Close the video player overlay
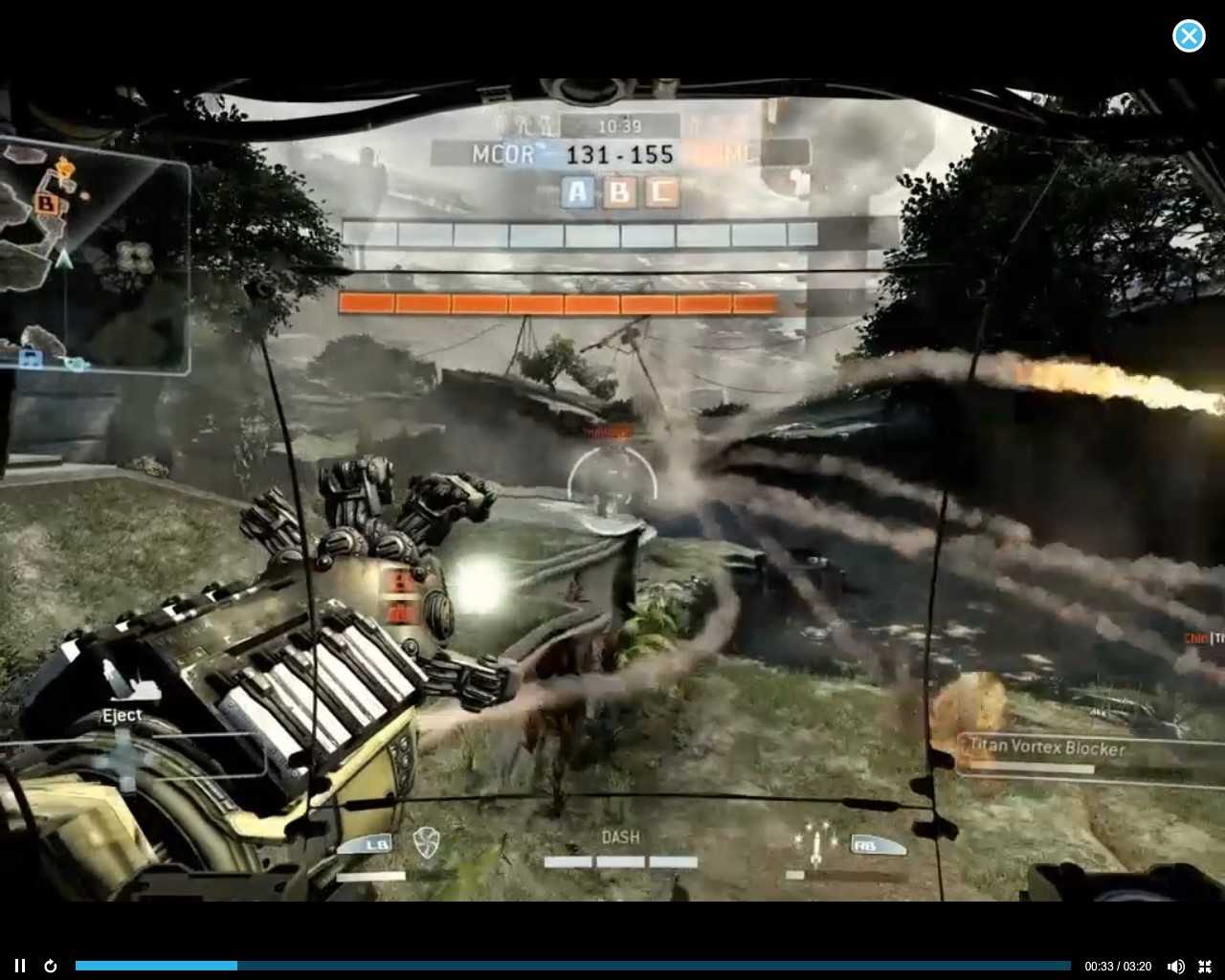This screenshot has height=980, width=1225. pyautogui.click(x=1189, y=36)
